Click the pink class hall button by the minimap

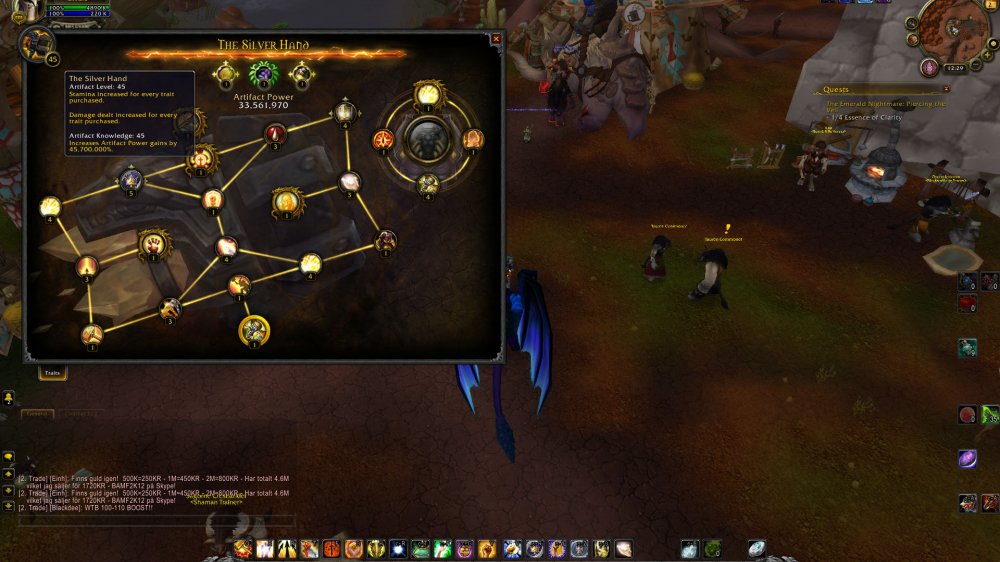[x=930, y=67]
